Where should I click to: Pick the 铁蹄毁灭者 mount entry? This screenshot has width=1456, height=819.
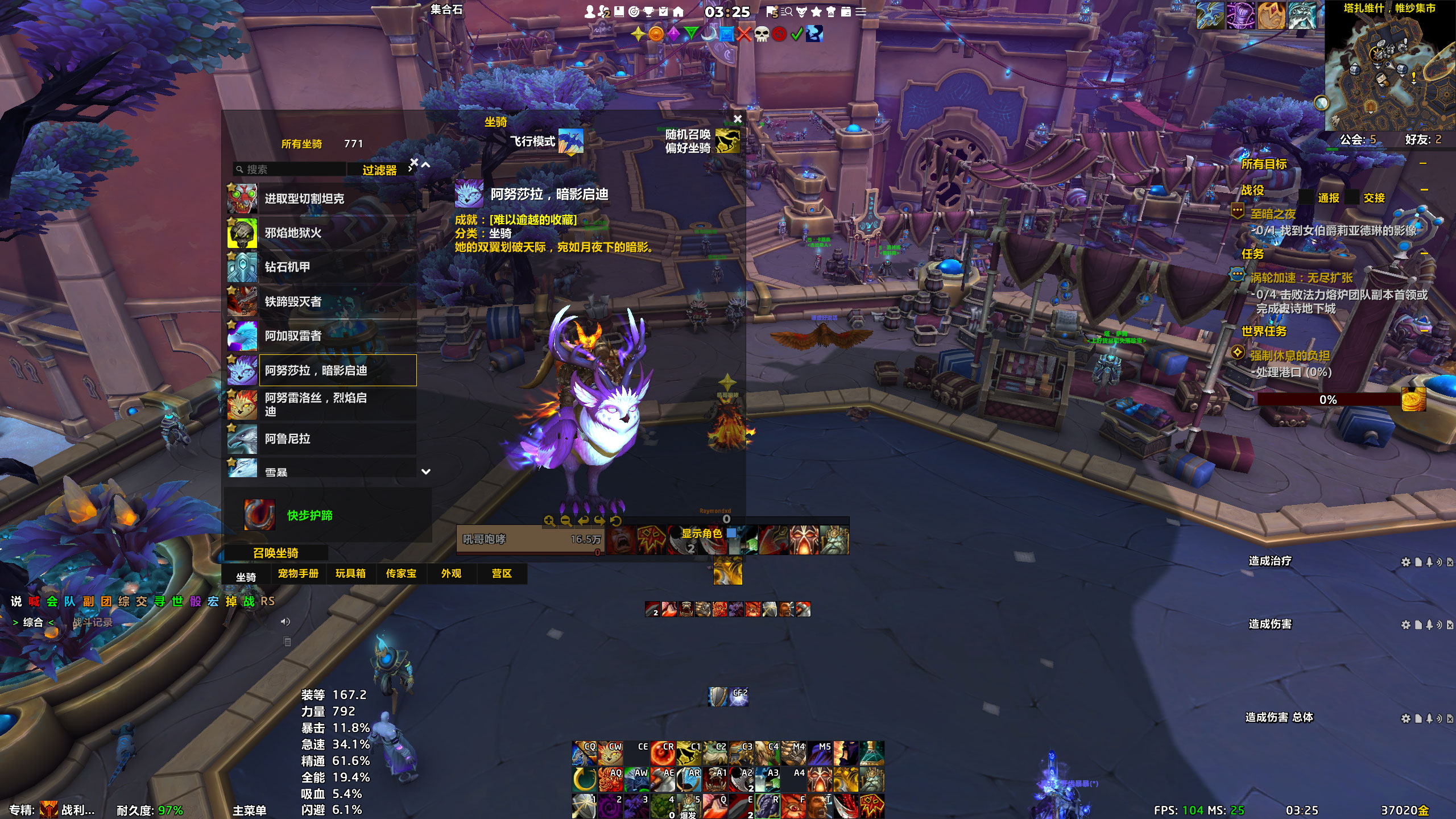pyautogui.click(x=321, y=301)
